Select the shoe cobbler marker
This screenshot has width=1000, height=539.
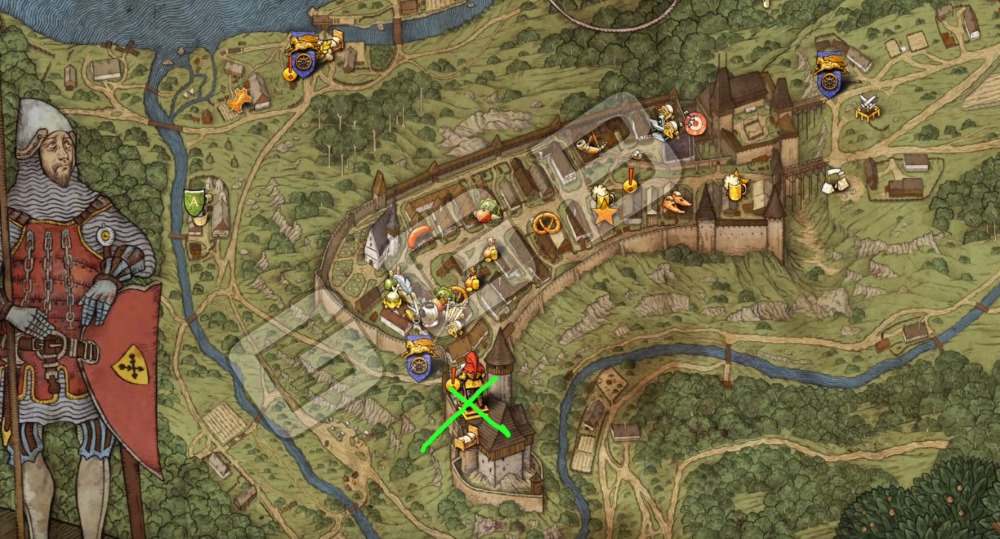coord(676,201)
